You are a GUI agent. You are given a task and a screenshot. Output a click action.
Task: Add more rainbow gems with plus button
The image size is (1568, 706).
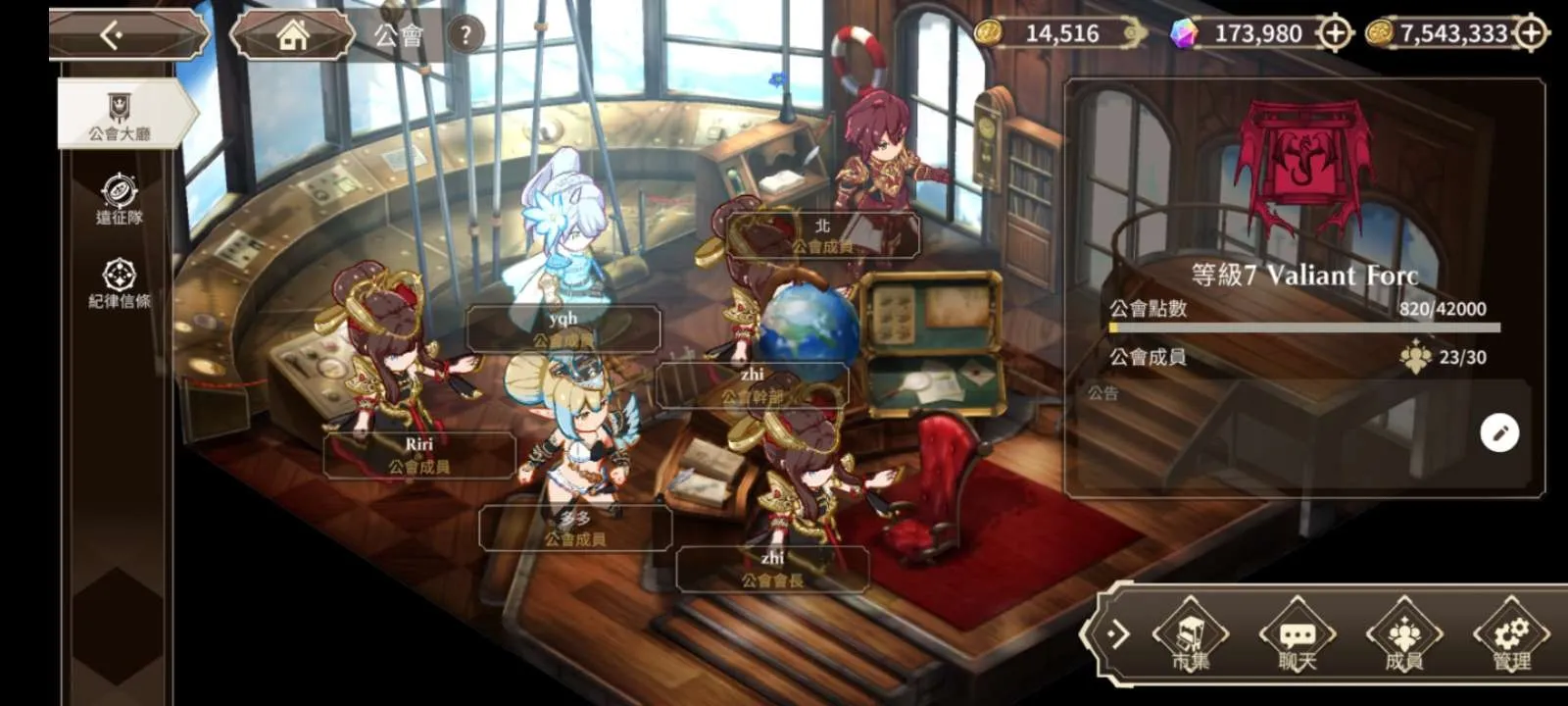pos(1335,33)
